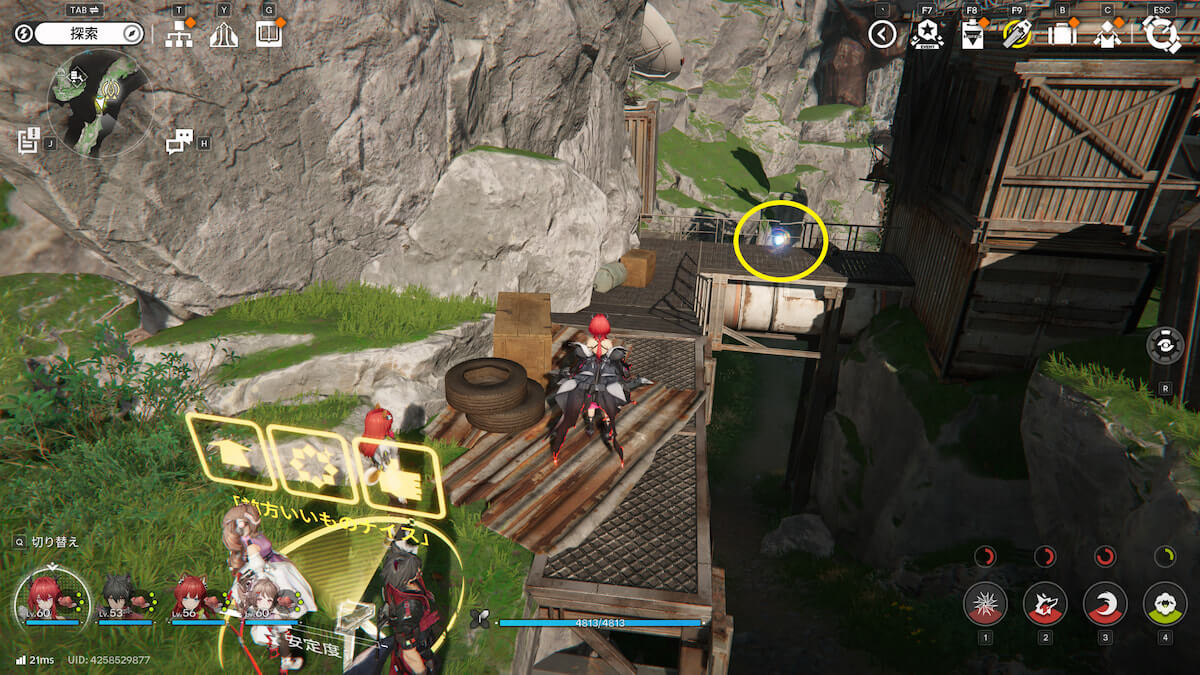Open the book journal icon
The width and height of the screenshot is (1200, 675).
pos(268,35)
